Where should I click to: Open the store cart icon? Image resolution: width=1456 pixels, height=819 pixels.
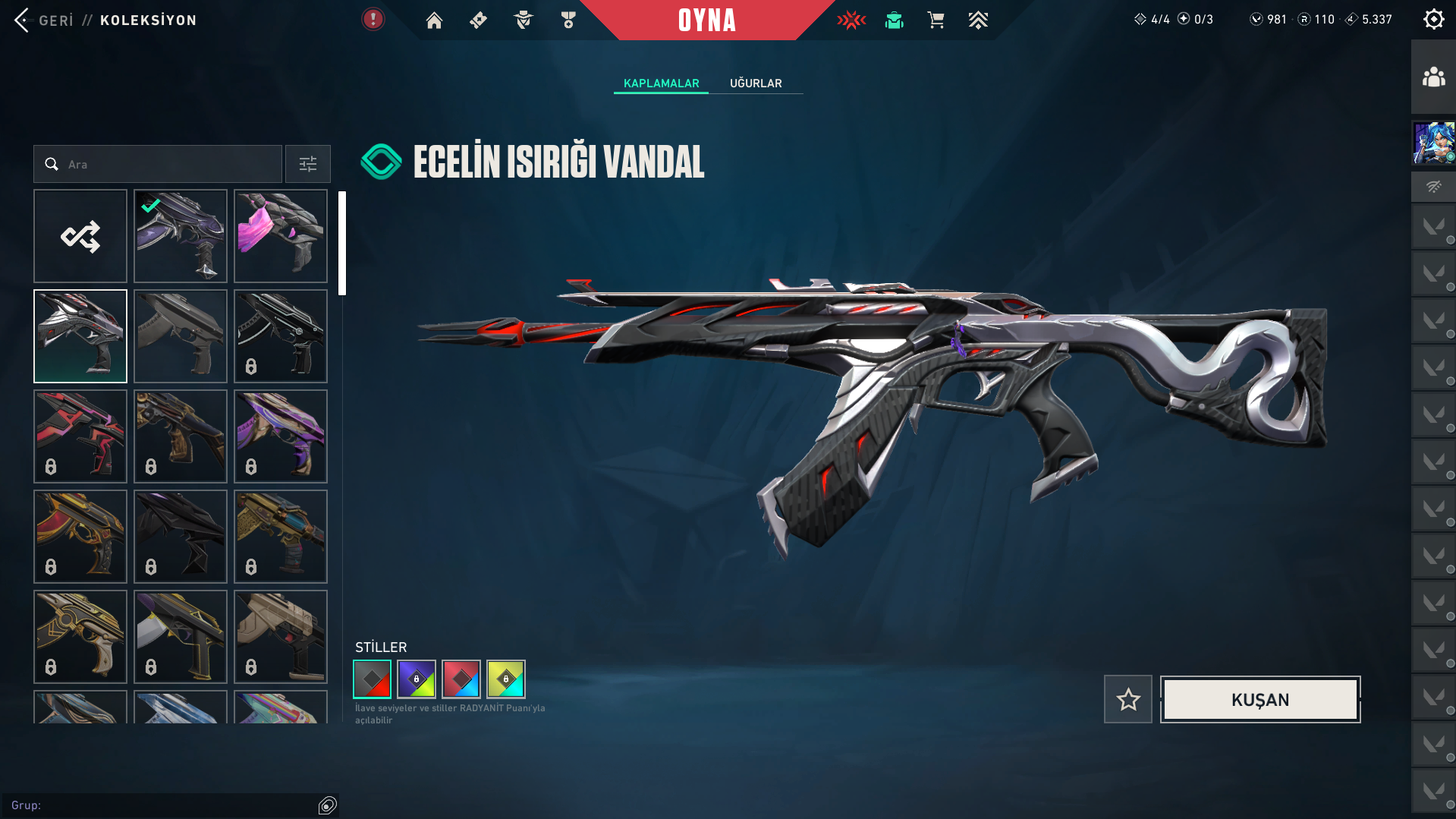coord(936,20)
